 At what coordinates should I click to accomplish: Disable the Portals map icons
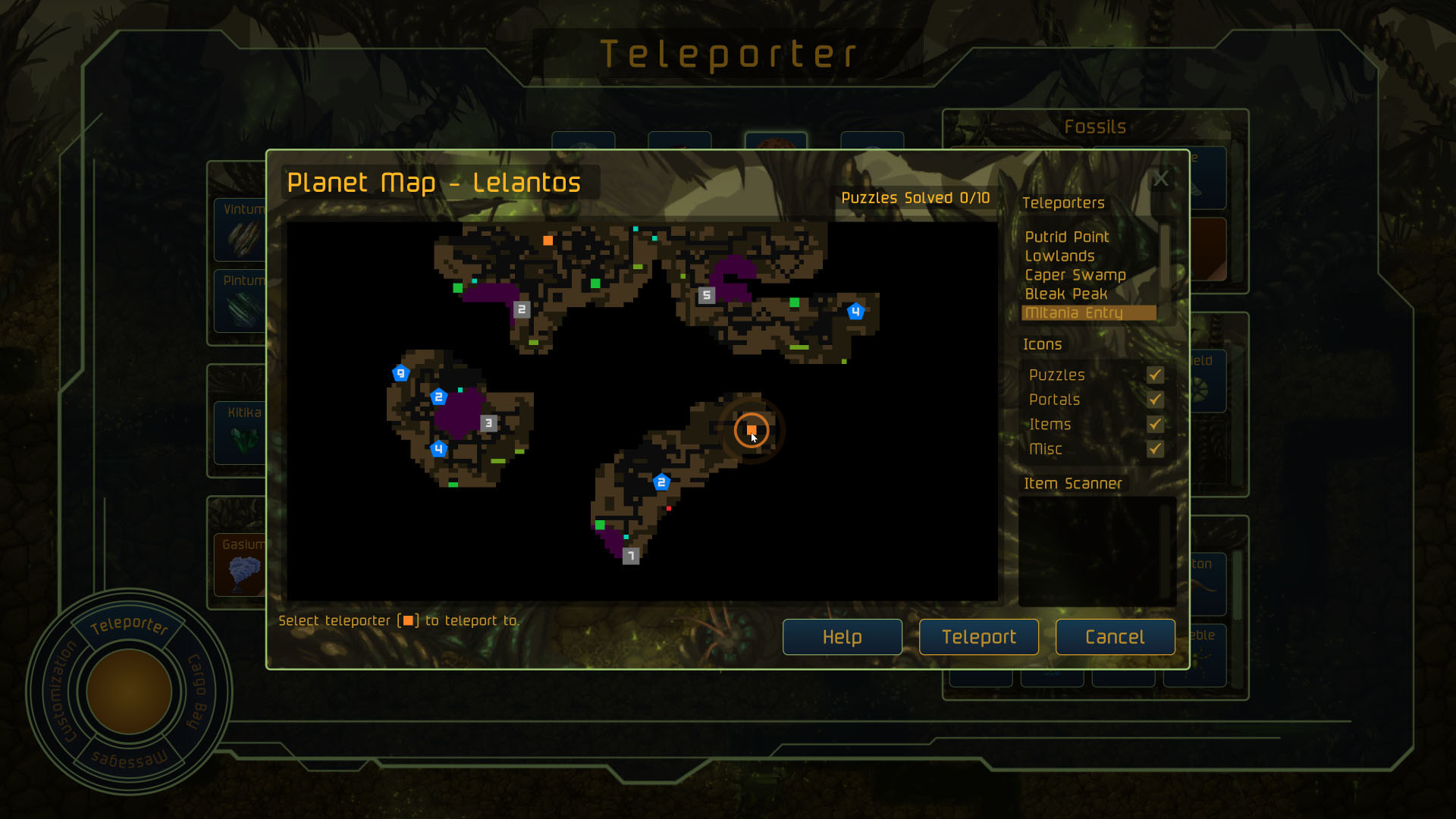[1155, 400]
